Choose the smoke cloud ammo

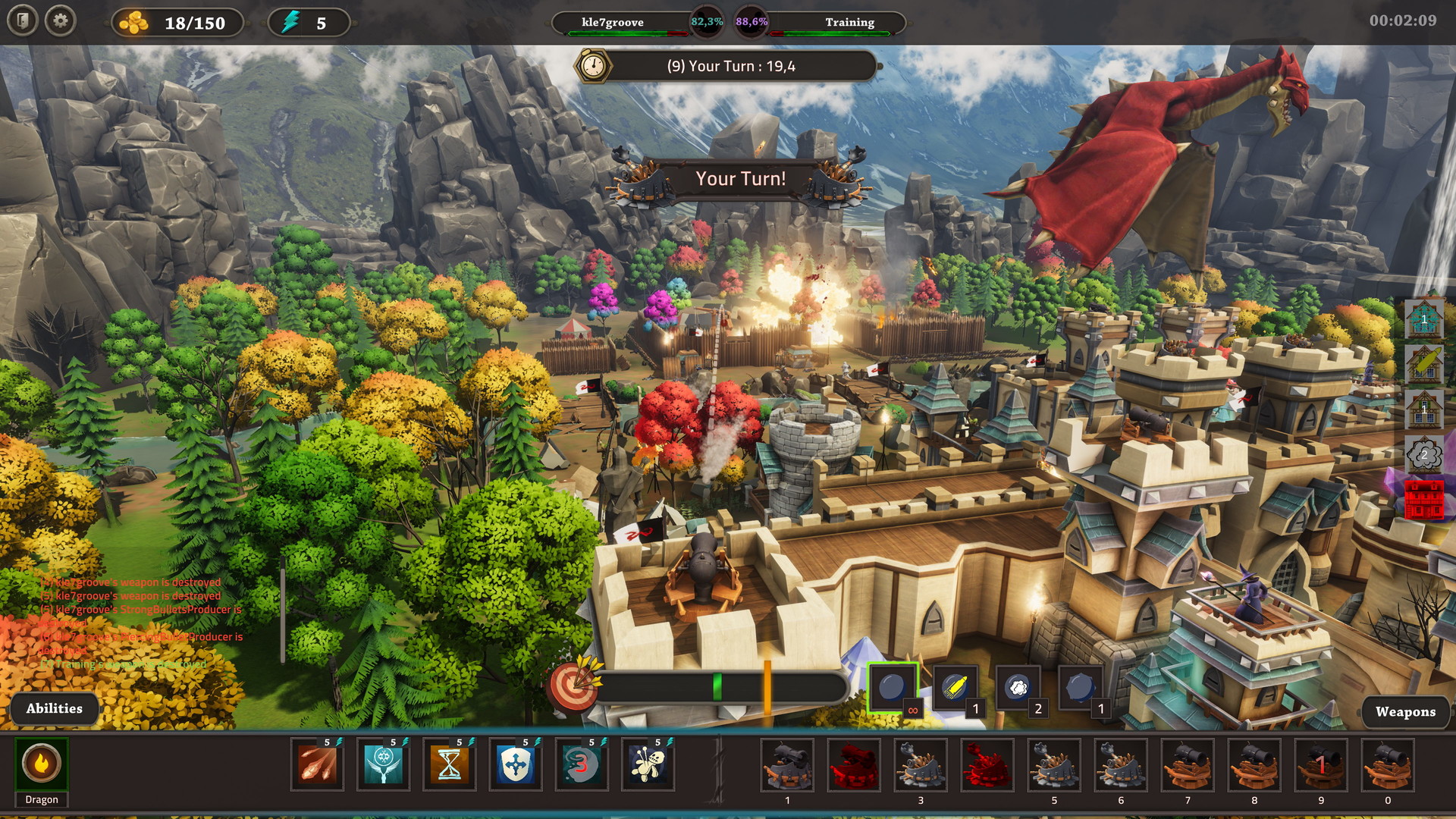[x=1018, y=688]
